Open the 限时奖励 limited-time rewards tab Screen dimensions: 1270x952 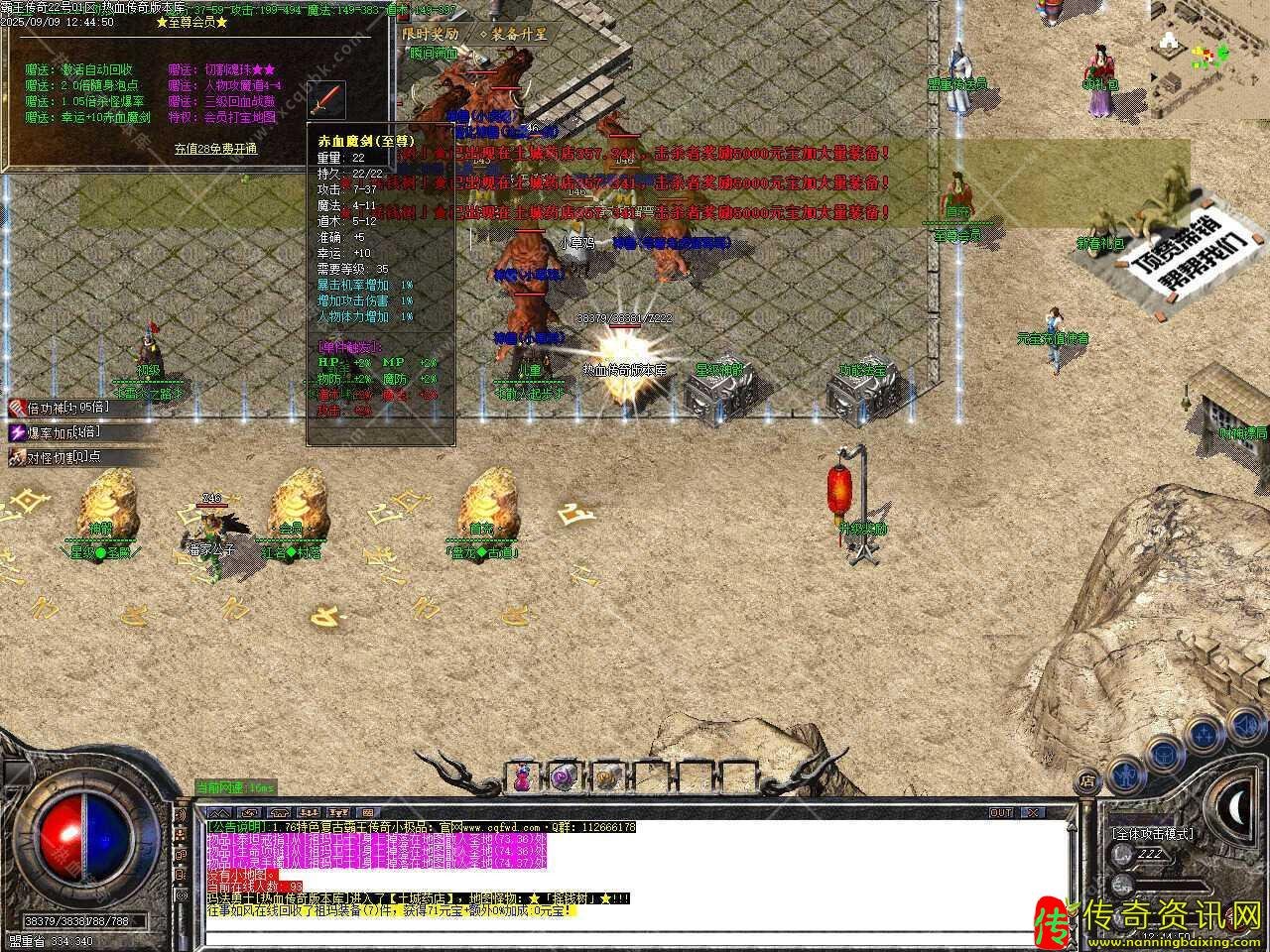tap(432, 34)
